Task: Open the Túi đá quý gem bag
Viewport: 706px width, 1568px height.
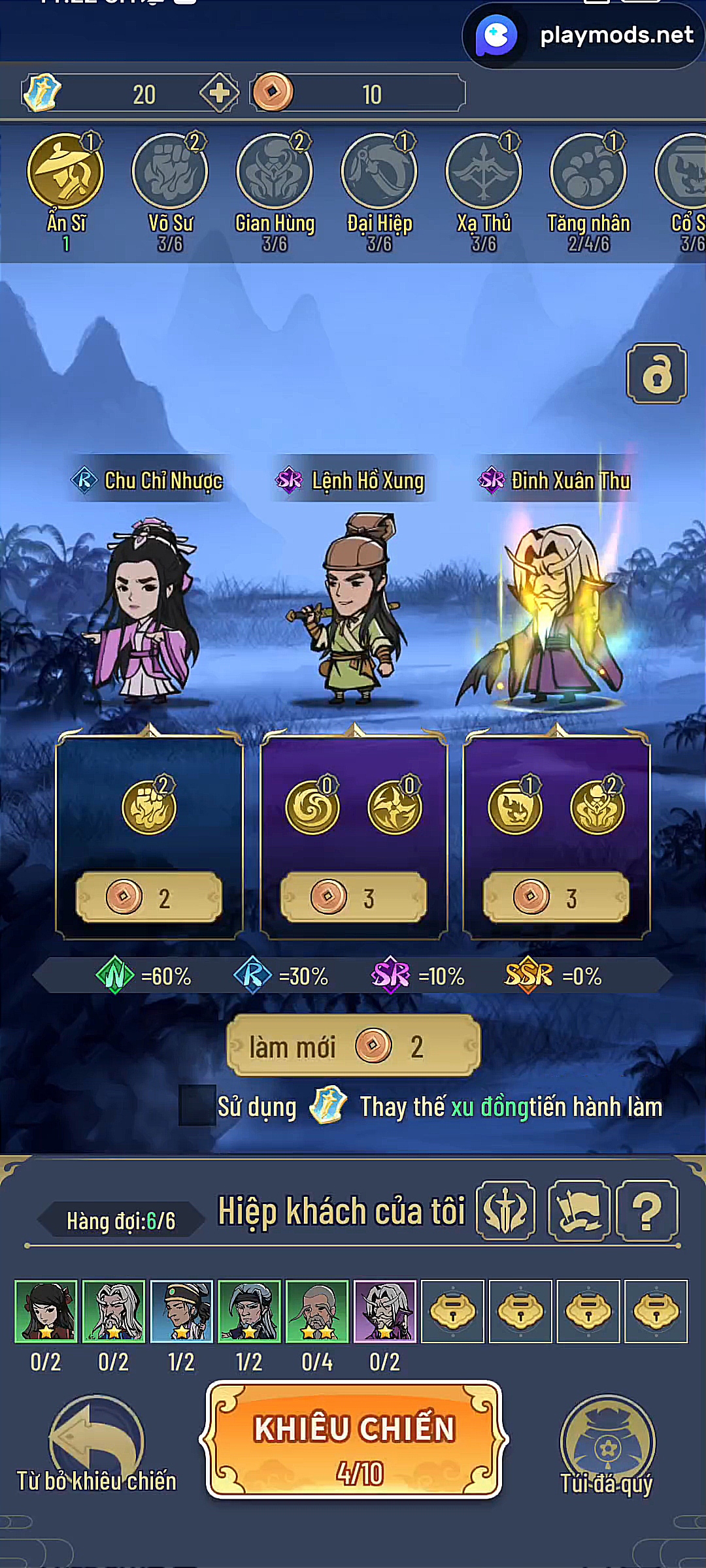Action: click(x=607, y=1444)
